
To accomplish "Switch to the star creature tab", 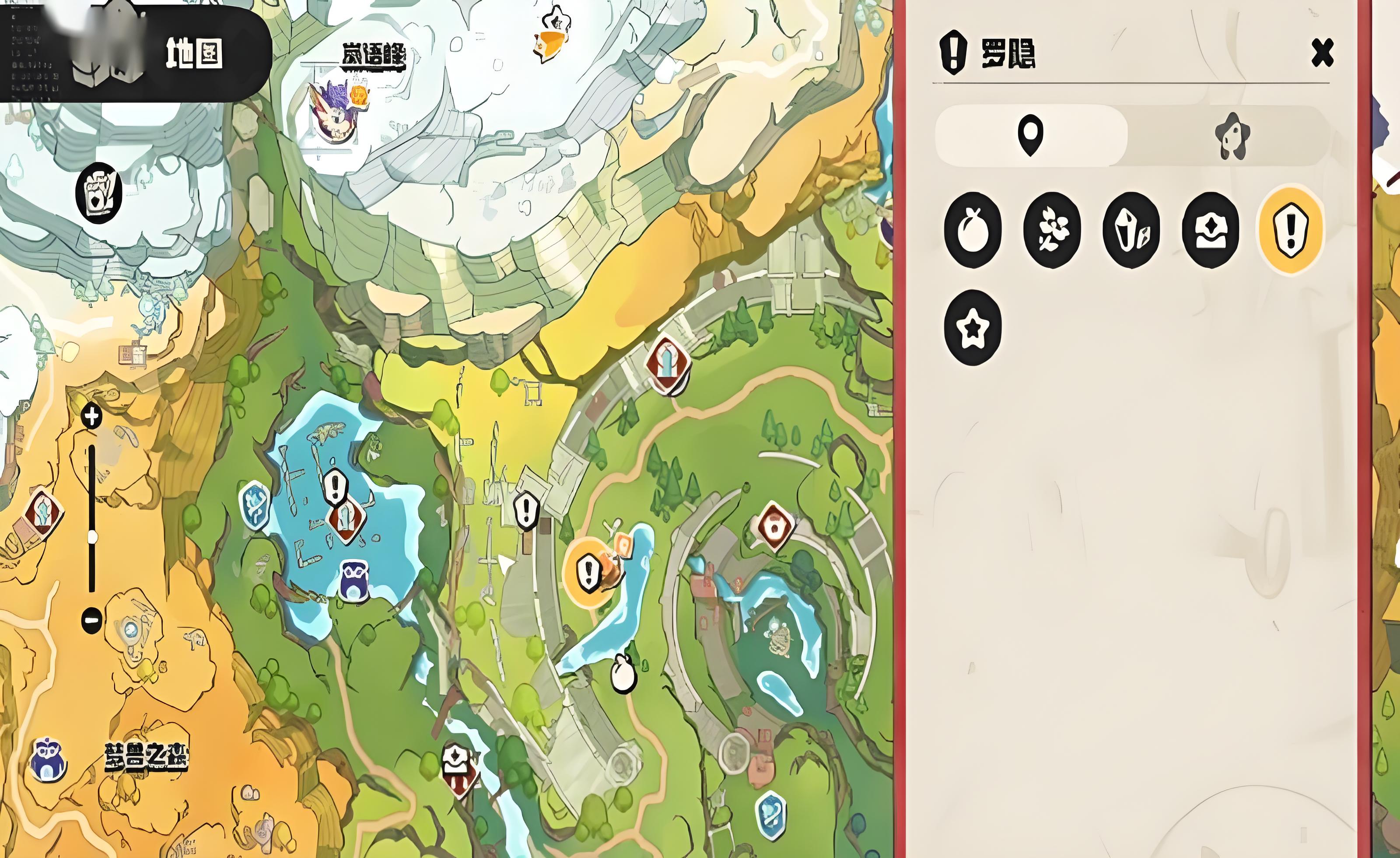I will pos(1231,136).
